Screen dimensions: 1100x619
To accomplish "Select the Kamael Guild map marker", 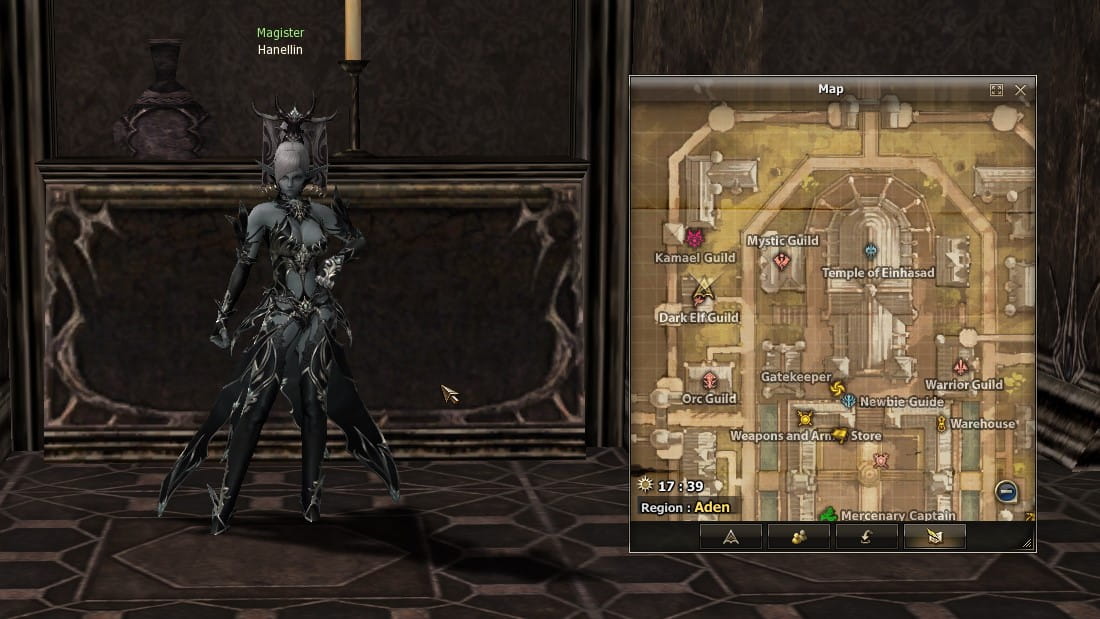I will (694, 238).
